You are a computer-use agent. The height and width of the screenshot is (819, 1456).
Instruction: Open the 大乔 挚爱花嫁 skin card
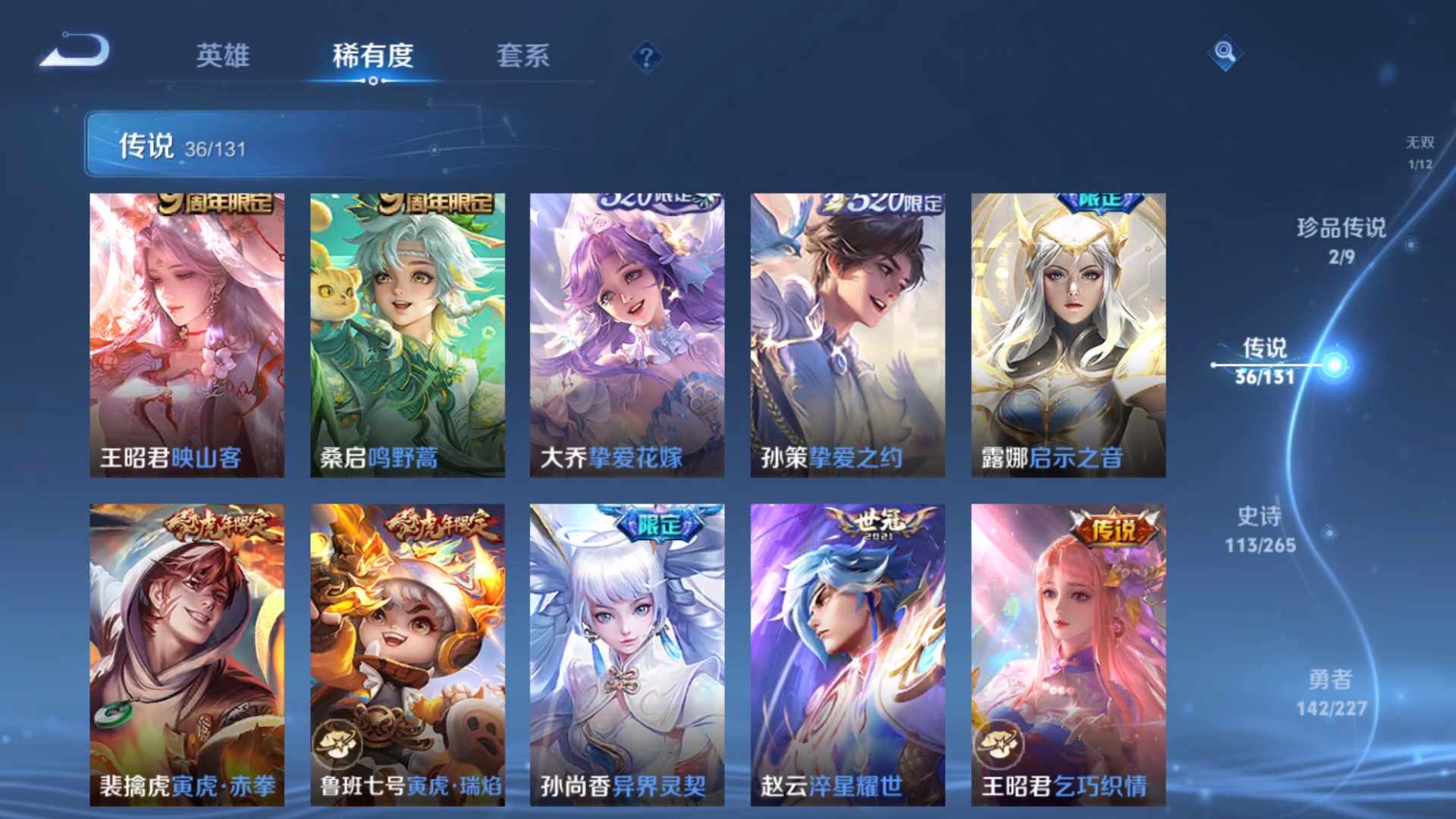626,335
